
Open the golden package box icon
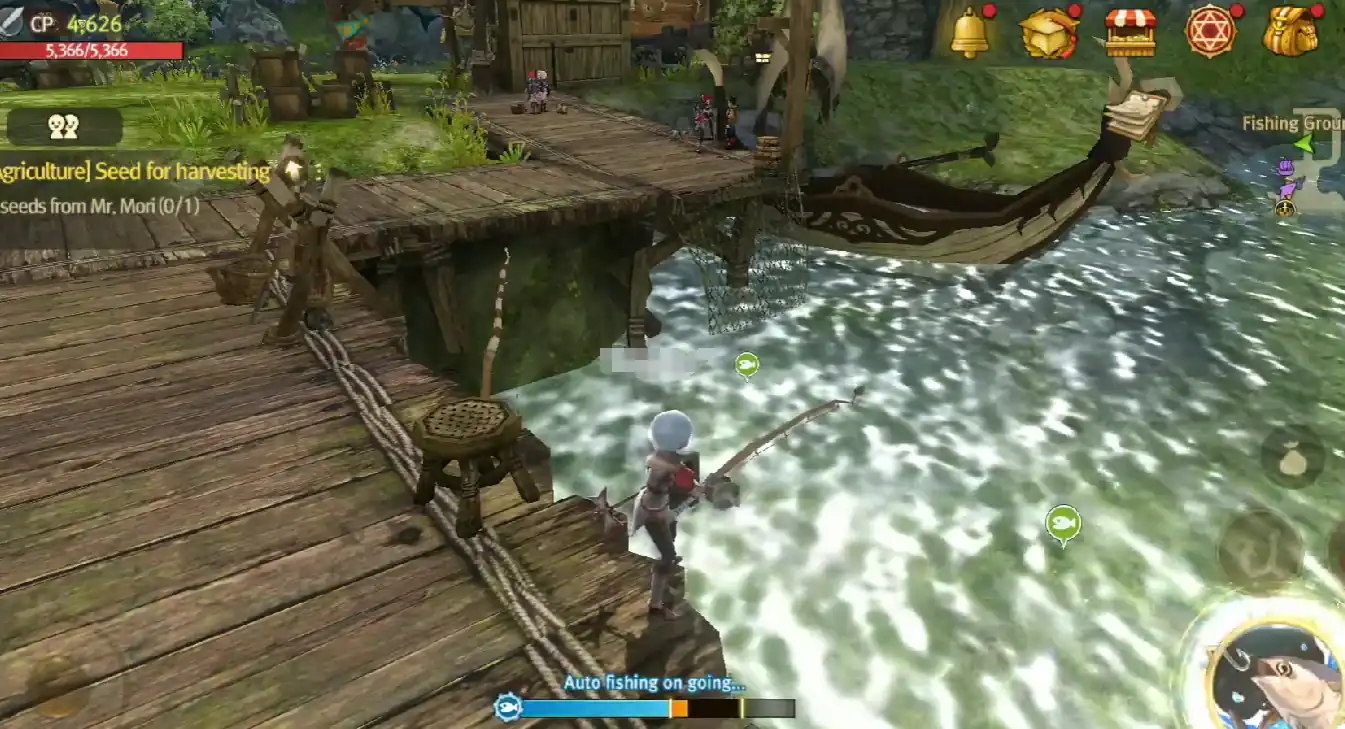point(1048,31)
